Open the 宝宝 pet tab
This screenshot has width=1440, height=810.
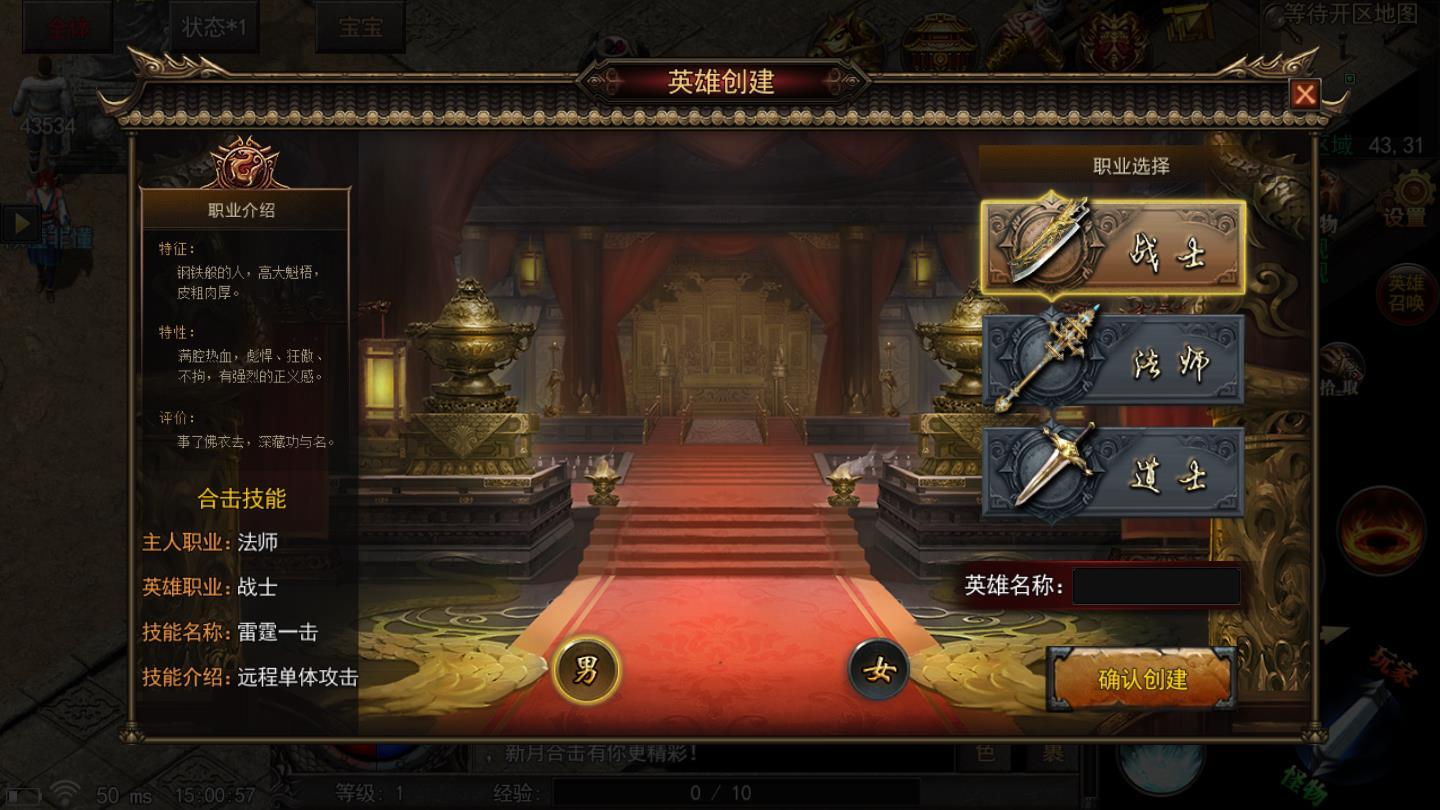click(360, 27)
